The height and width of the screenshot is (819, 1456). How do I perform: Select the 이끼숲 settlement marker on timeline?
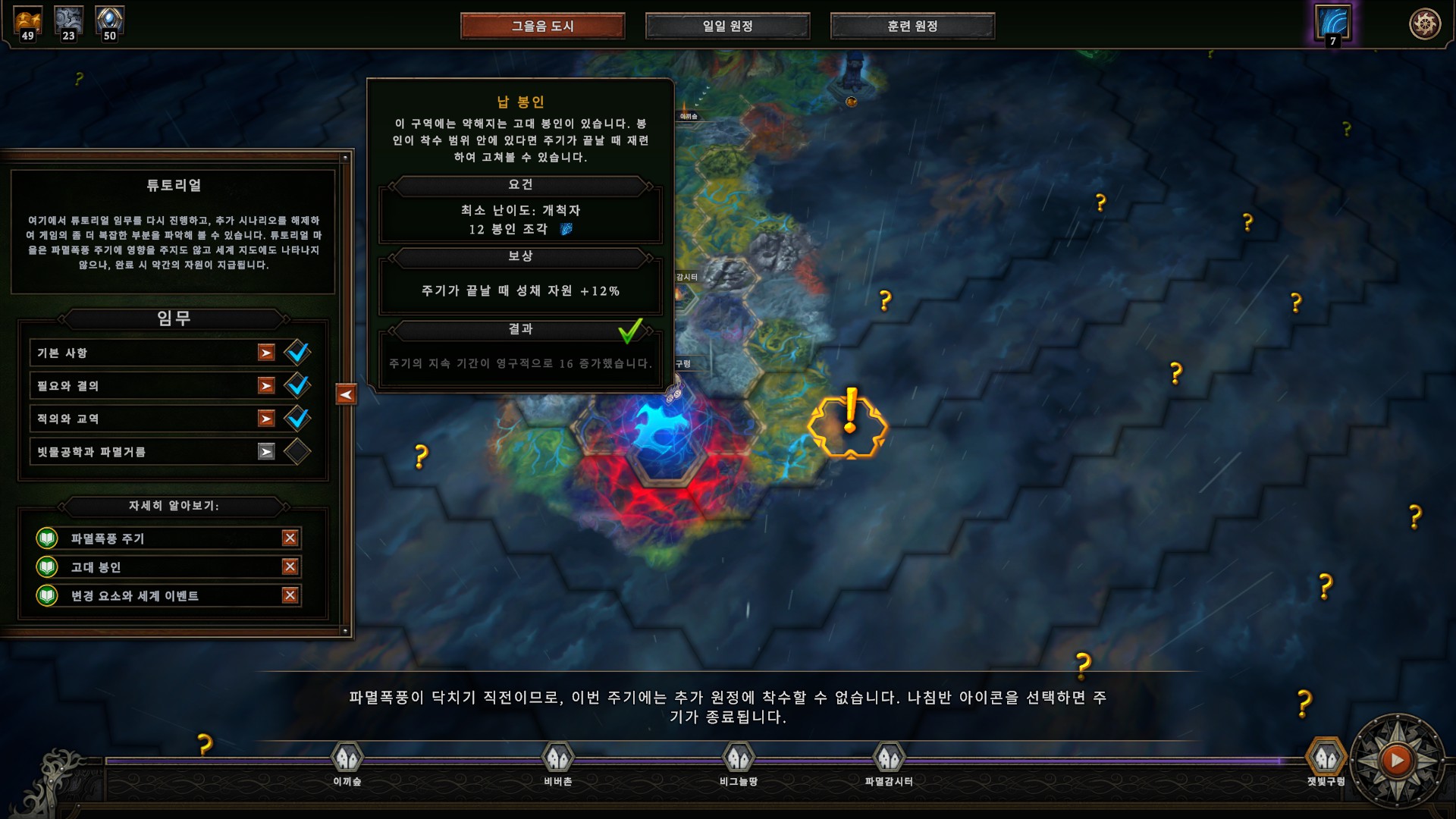point(347,758)
